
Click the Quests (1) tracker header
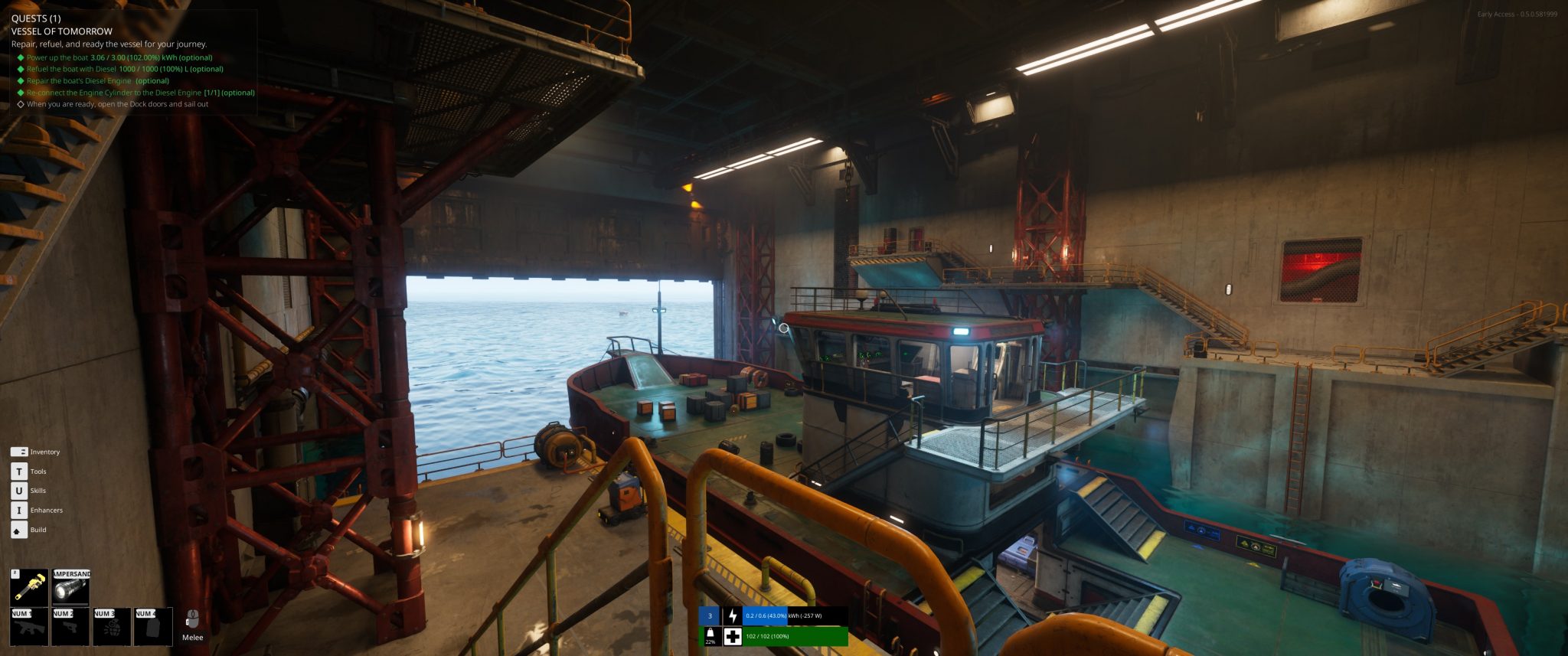pos(36,18)
